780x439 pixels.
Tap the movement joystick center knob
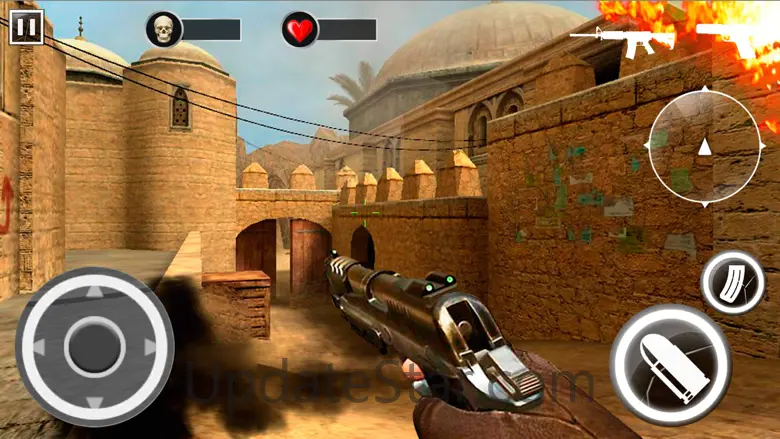click(95, 347)
